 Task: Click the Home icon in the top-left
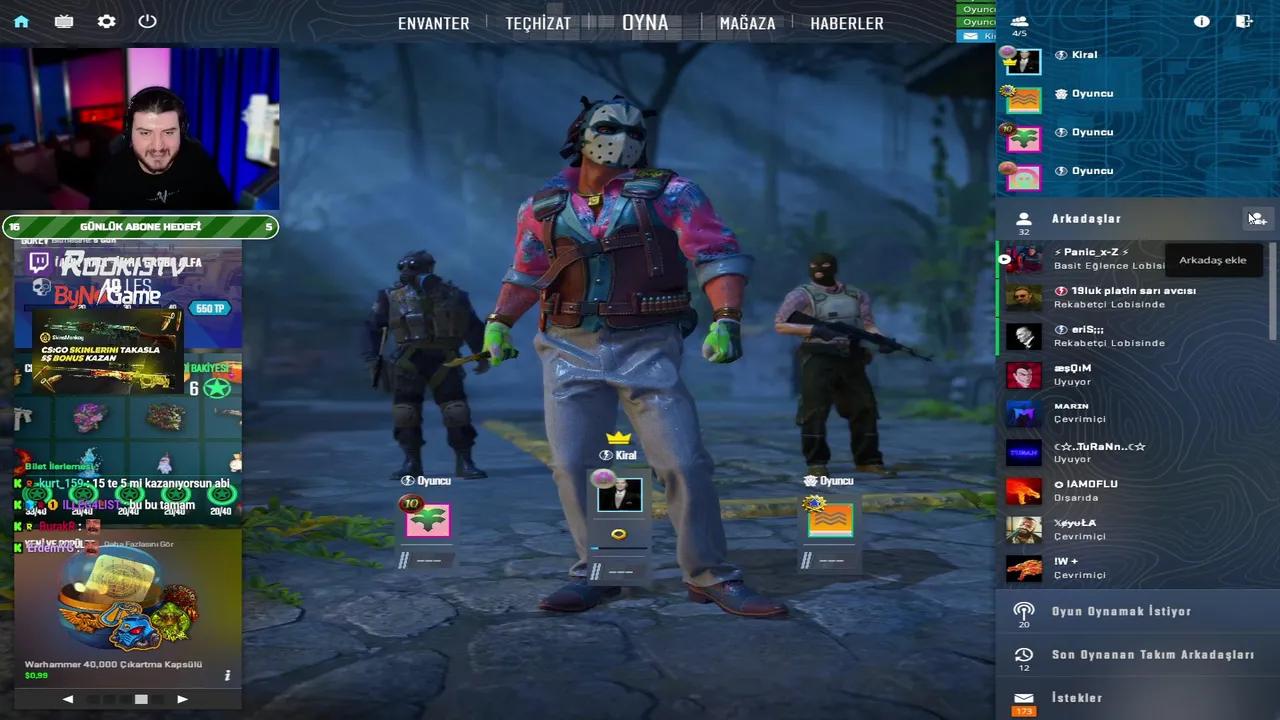tap(20, 20)
